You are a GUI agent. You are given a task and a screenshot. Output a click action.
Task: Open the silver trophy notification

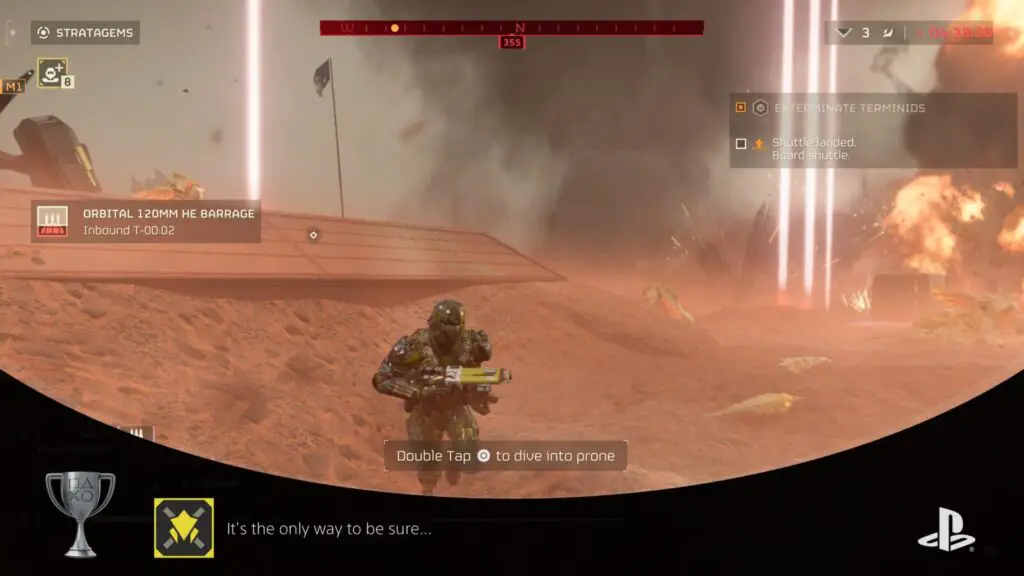pos(80,513)
